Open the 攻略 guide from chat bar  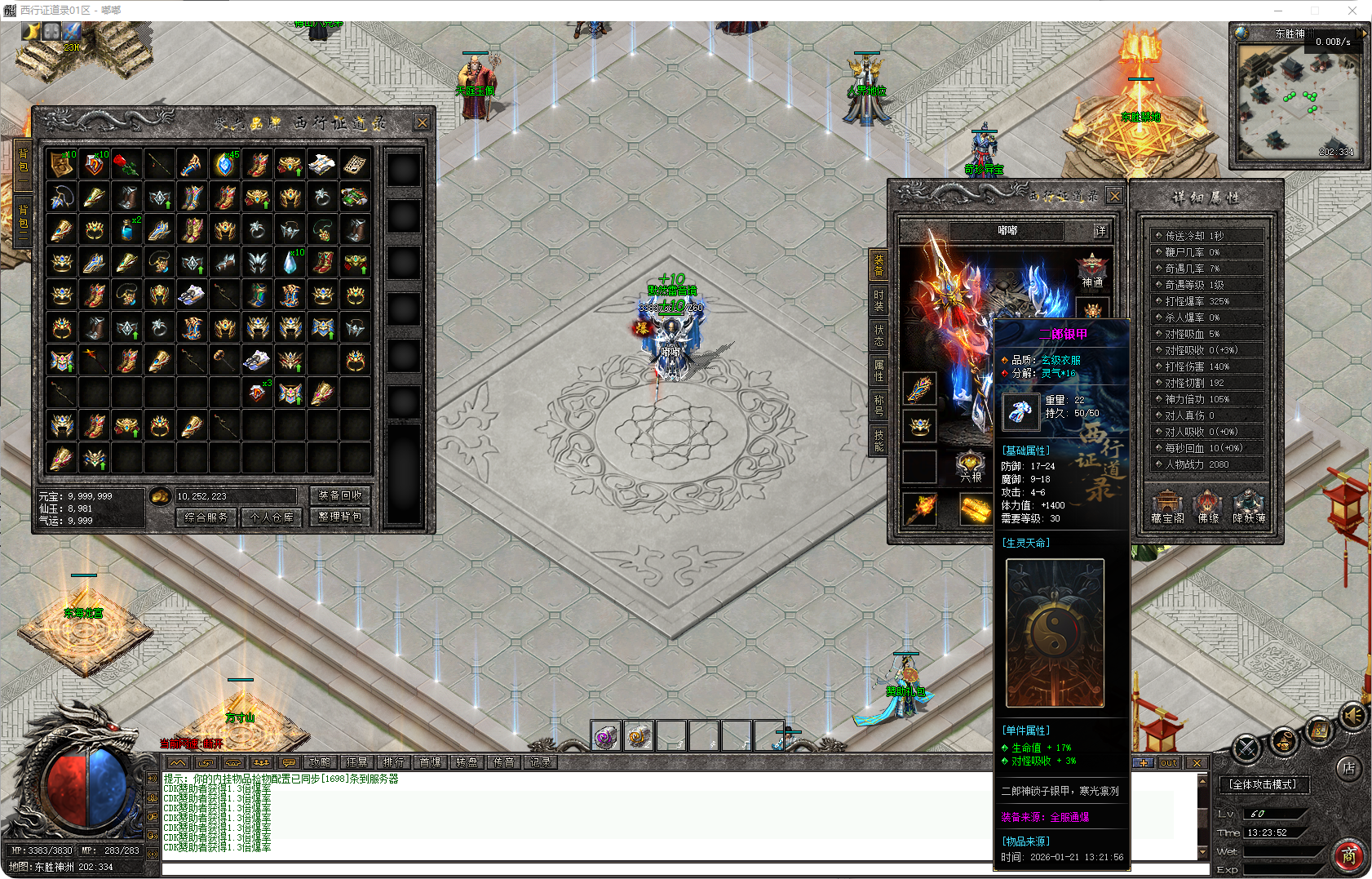pos(320,762)
